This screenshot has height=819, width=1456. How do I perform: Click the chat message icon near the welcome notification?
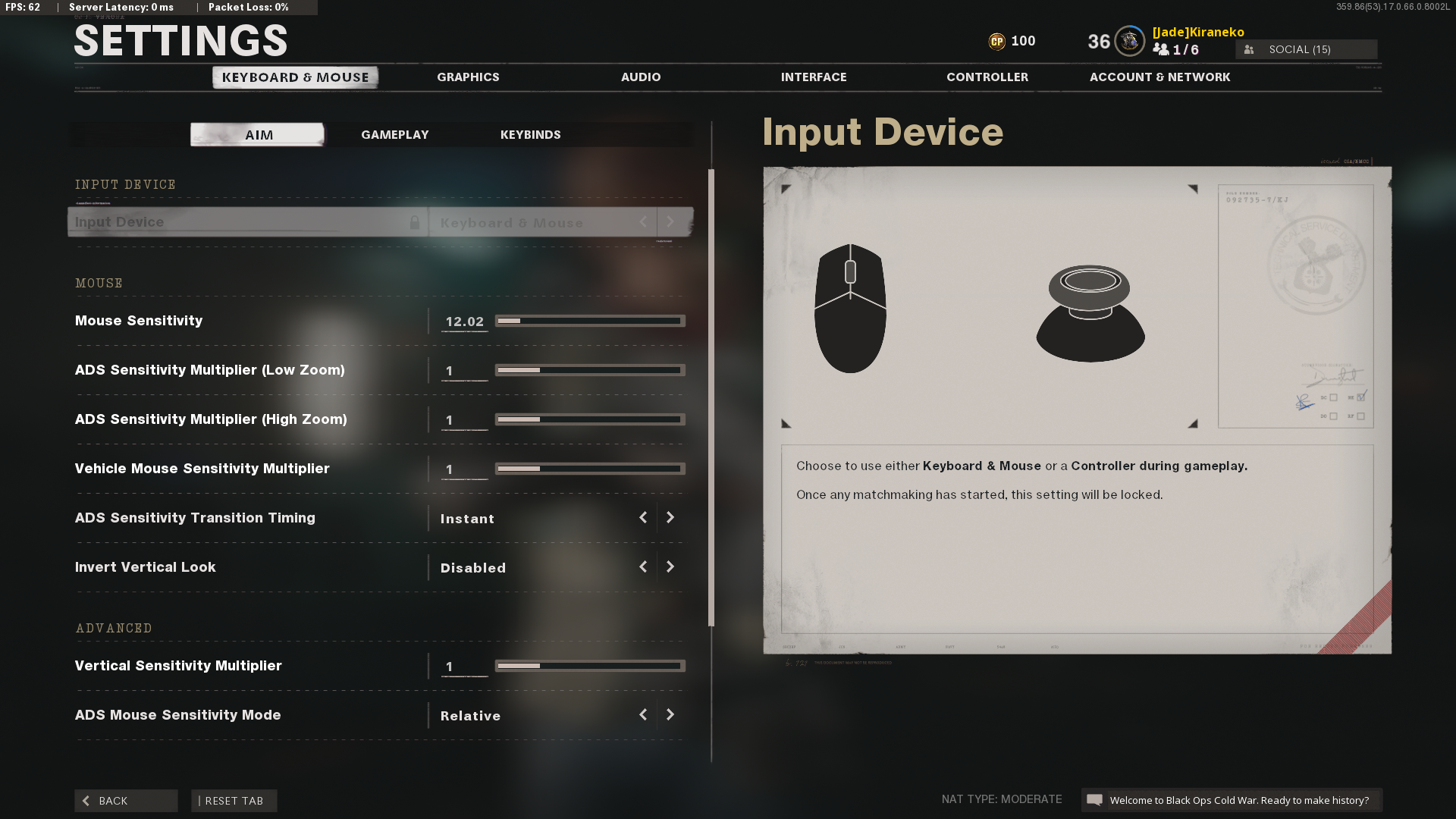(x=1095, y=800)
